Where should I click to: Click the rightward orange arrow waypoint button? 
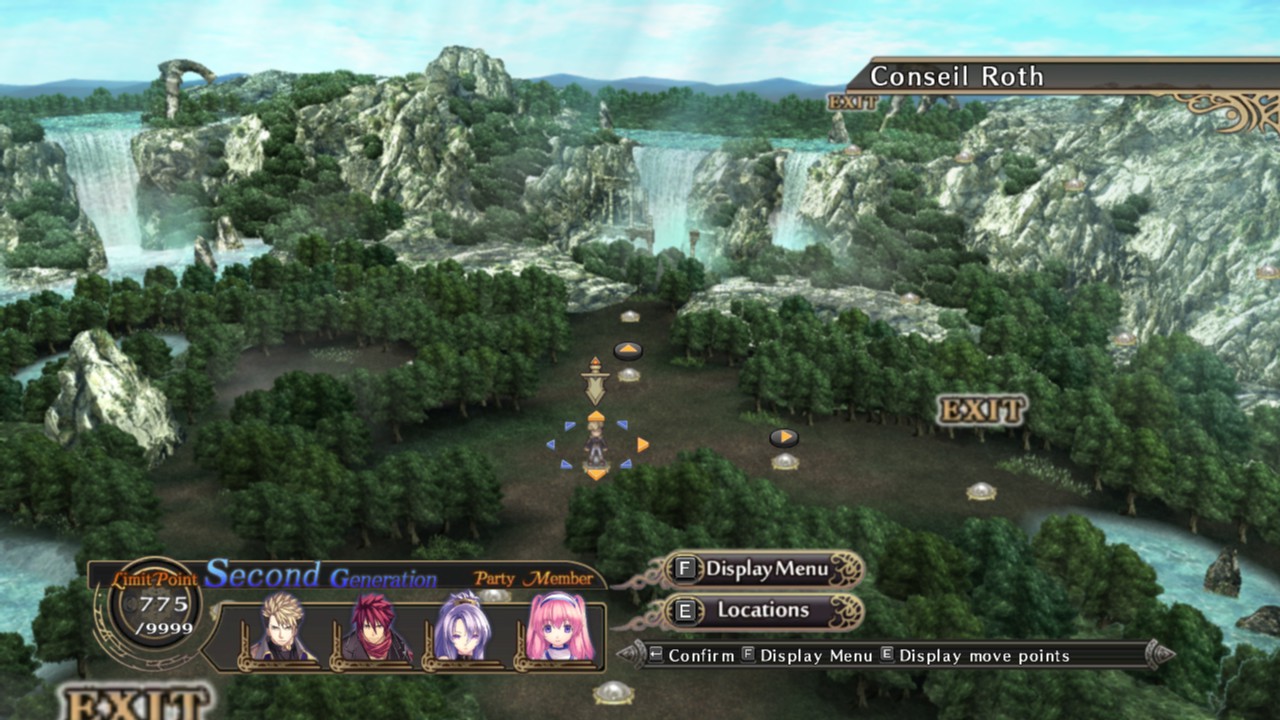[786, 437]
